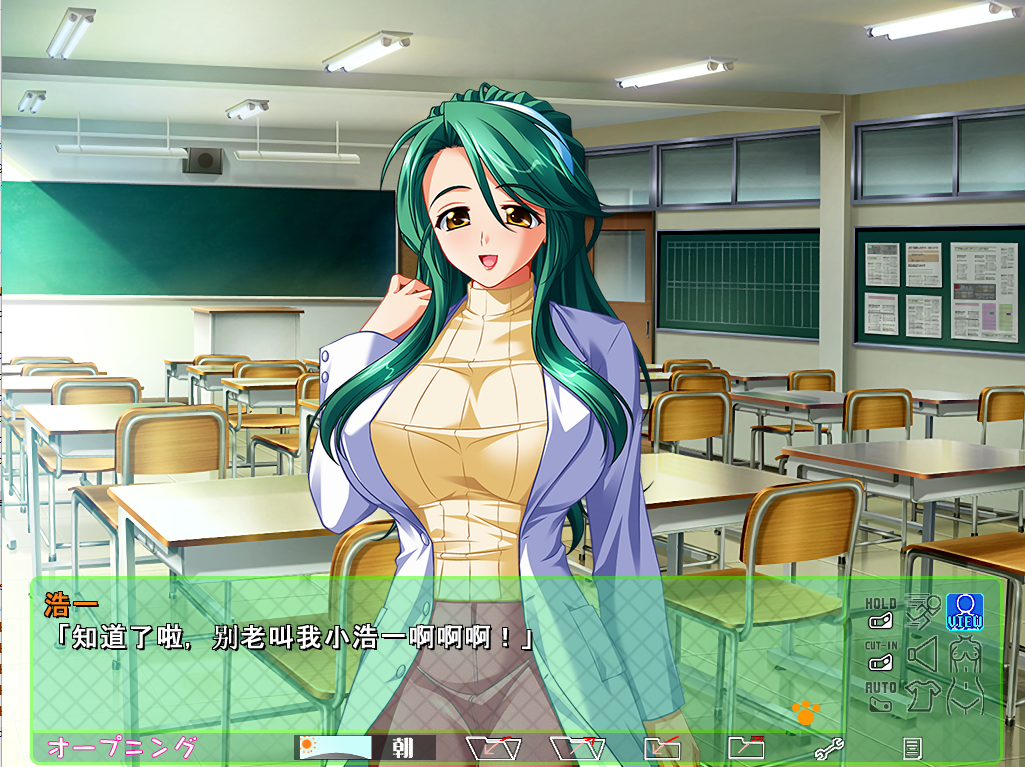The image size is (1025, 767).
Task: Click the megaphone voice icon
Action: point(921,654)
